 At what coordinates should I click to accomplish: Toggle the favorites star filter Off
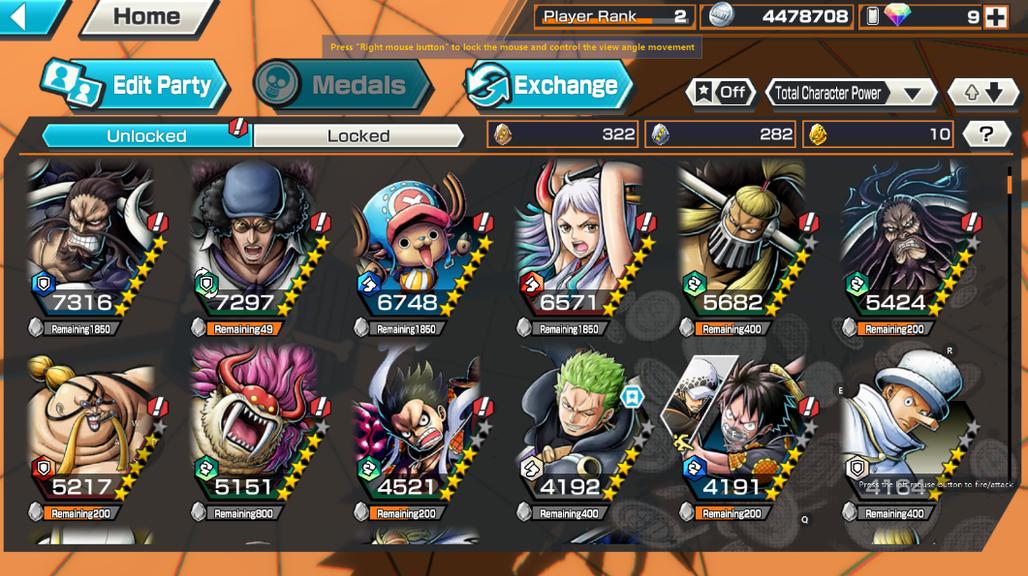[720, 93]
